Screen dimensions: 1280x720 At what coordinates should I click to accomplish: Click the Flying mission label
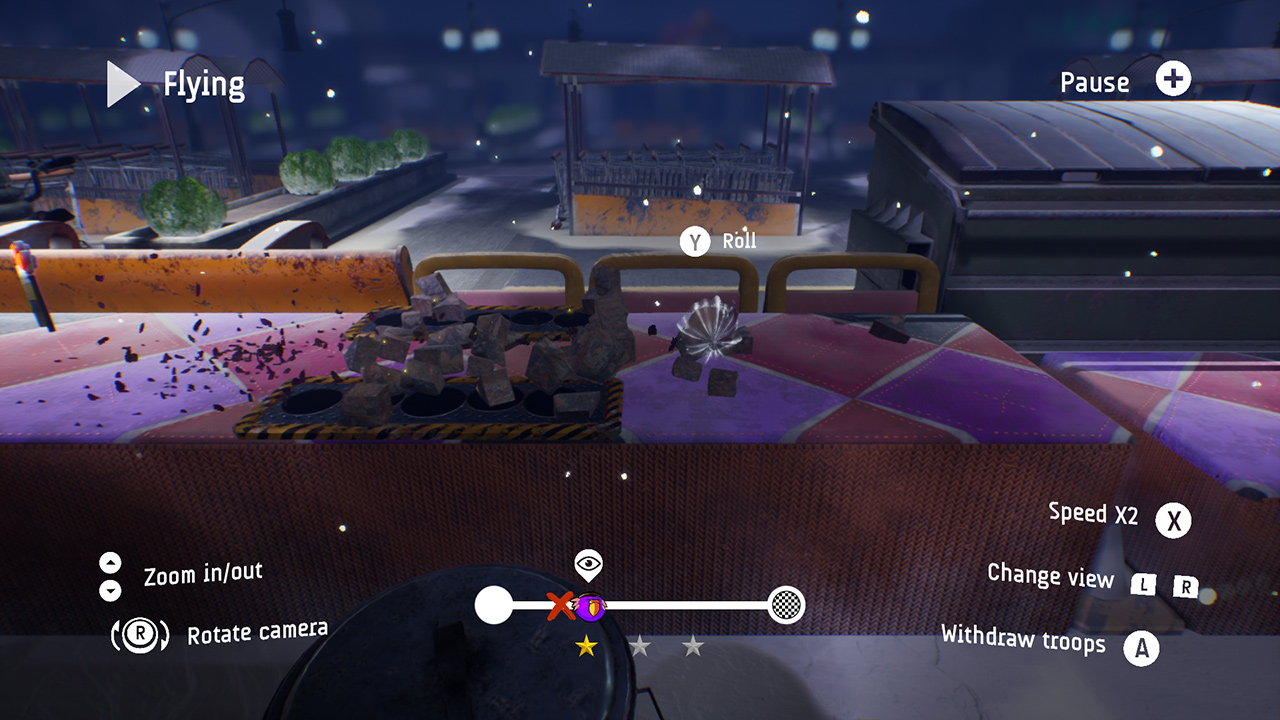click(x=203, y=84)
